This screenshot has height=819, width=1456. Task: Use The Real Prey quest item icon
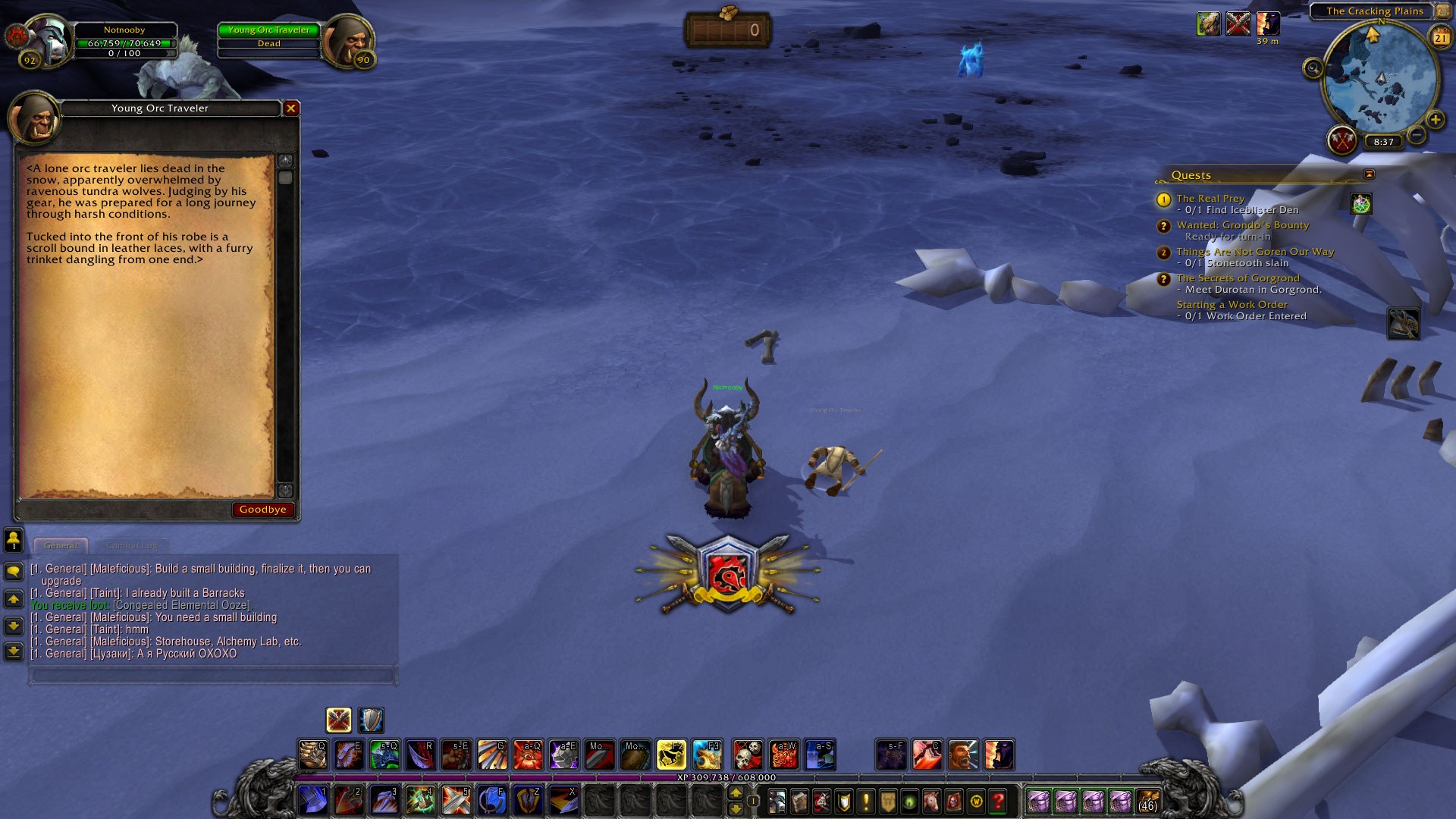(x=1361, y=203)
